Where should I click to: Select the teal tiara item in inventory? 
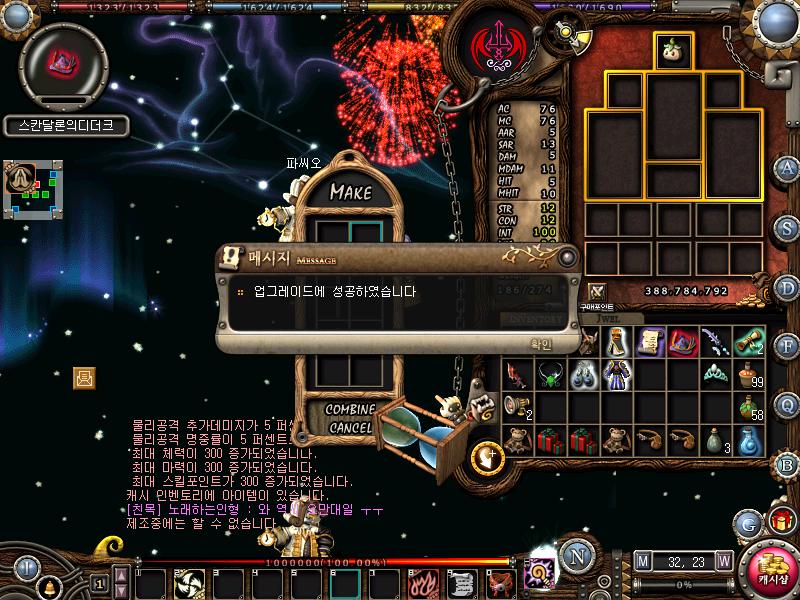click(716, 375)
